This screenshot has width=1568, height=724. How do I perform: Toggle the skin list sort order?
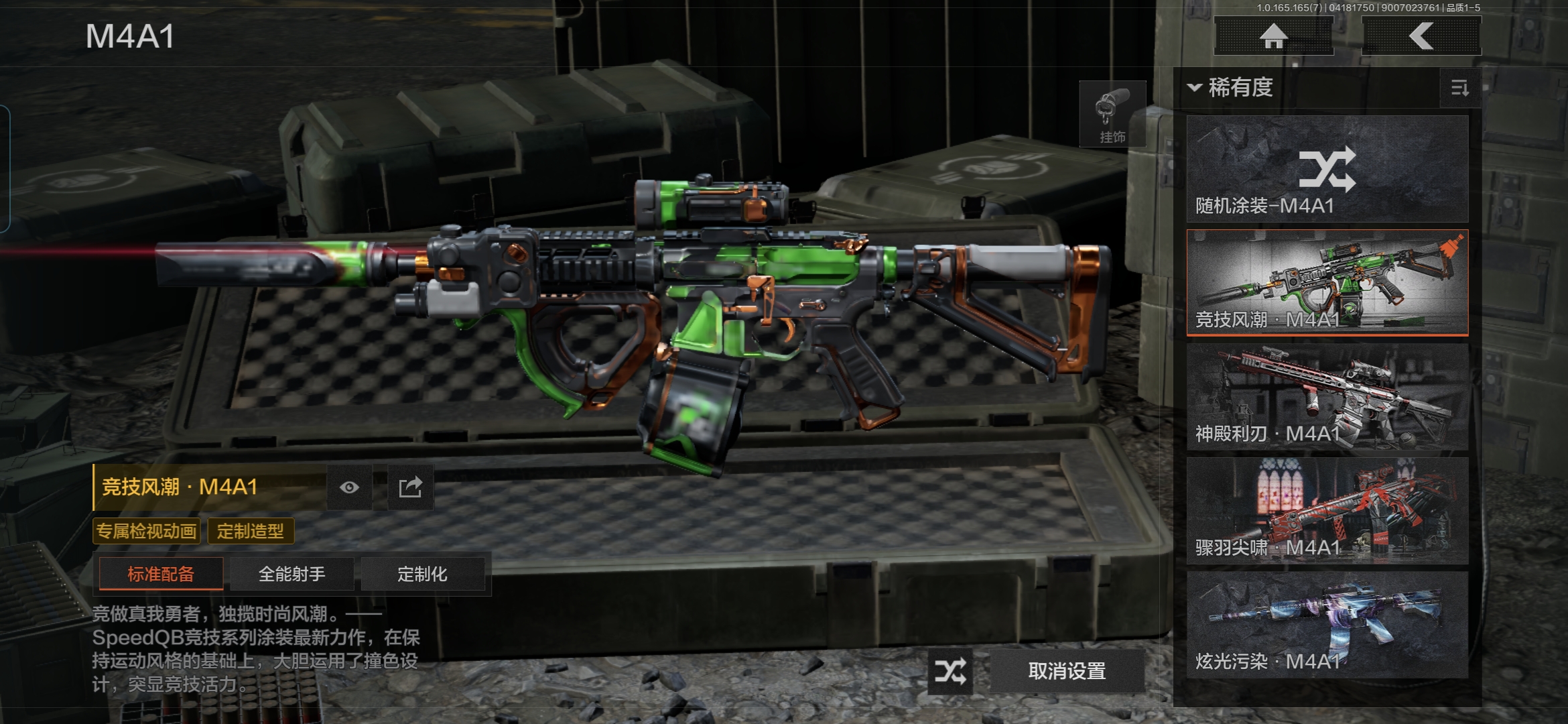pyautogui.click(x=1459, y=88)
